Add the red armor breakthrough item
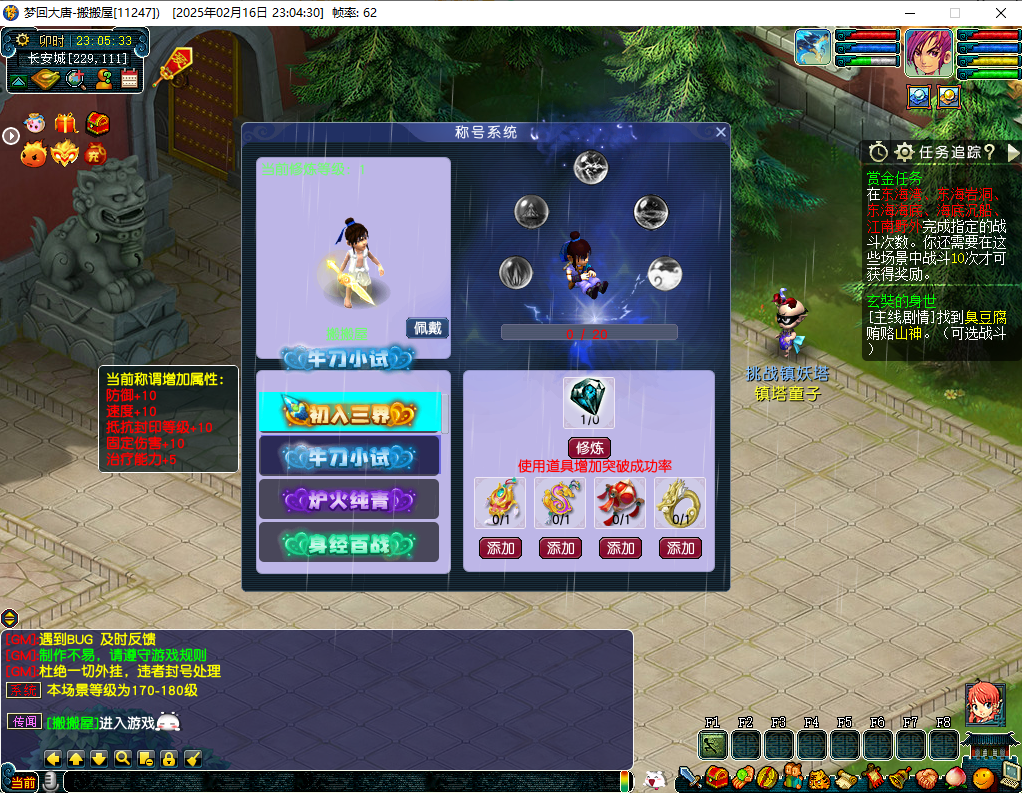Viewport: 1022px width, 793px height. pyautogui.click(x=620, y=548)
